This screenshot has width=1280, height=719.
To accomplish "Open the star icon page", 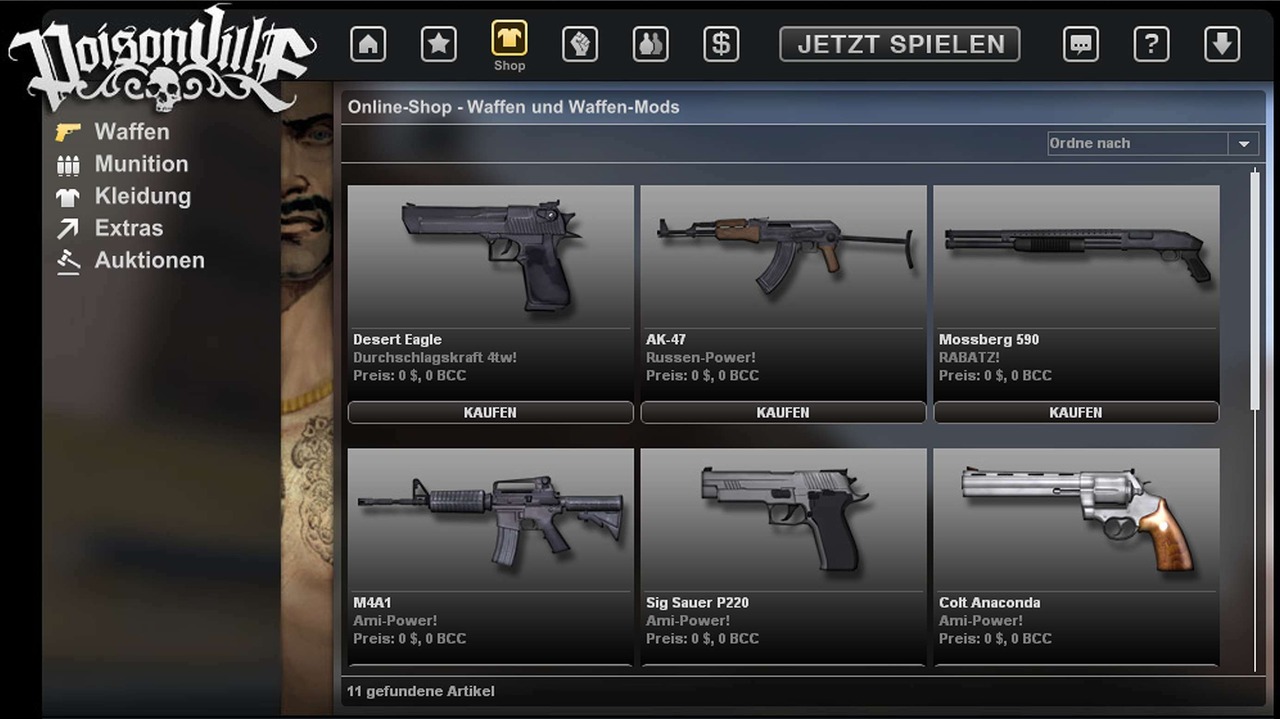I will tap(438, 44).
